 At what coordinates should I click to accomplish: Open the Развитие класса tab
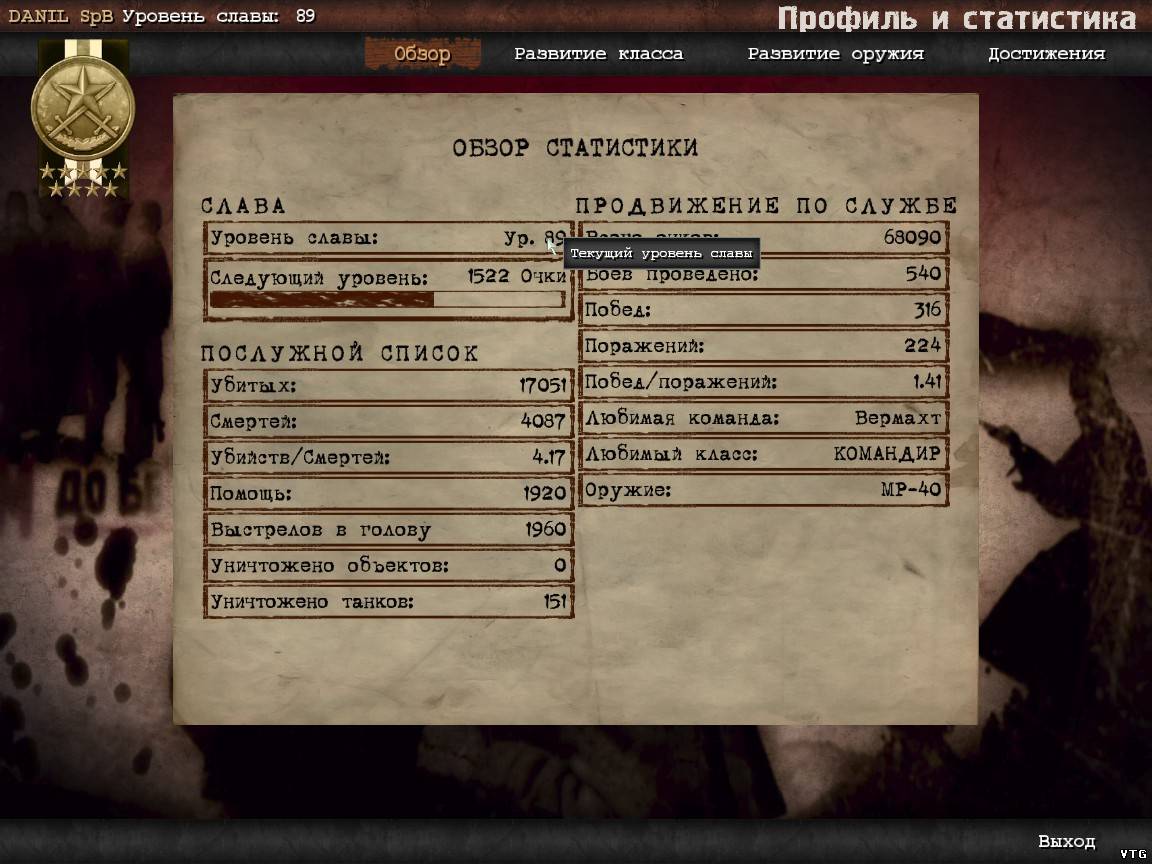pos(598,54)
